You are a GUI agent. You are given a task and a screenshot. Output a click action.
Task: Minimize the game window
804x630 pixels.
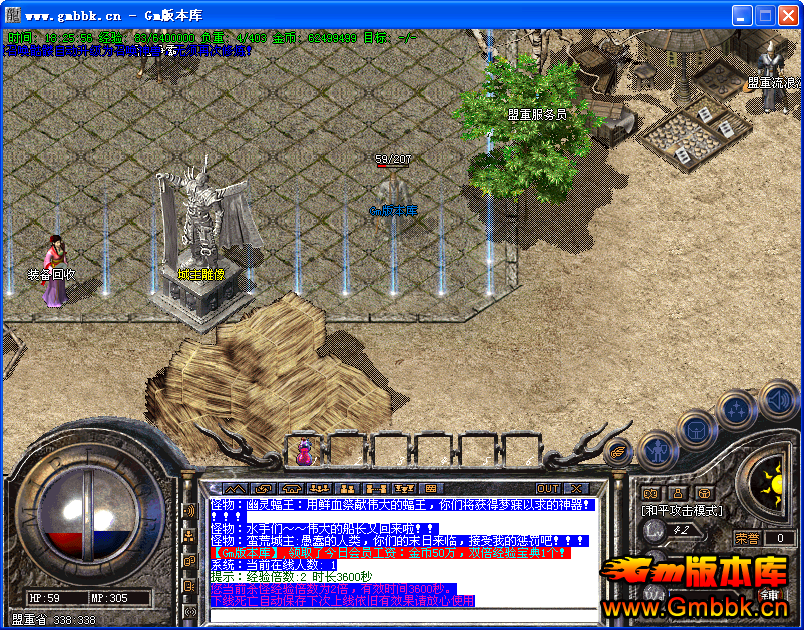(x=742, y=15)
